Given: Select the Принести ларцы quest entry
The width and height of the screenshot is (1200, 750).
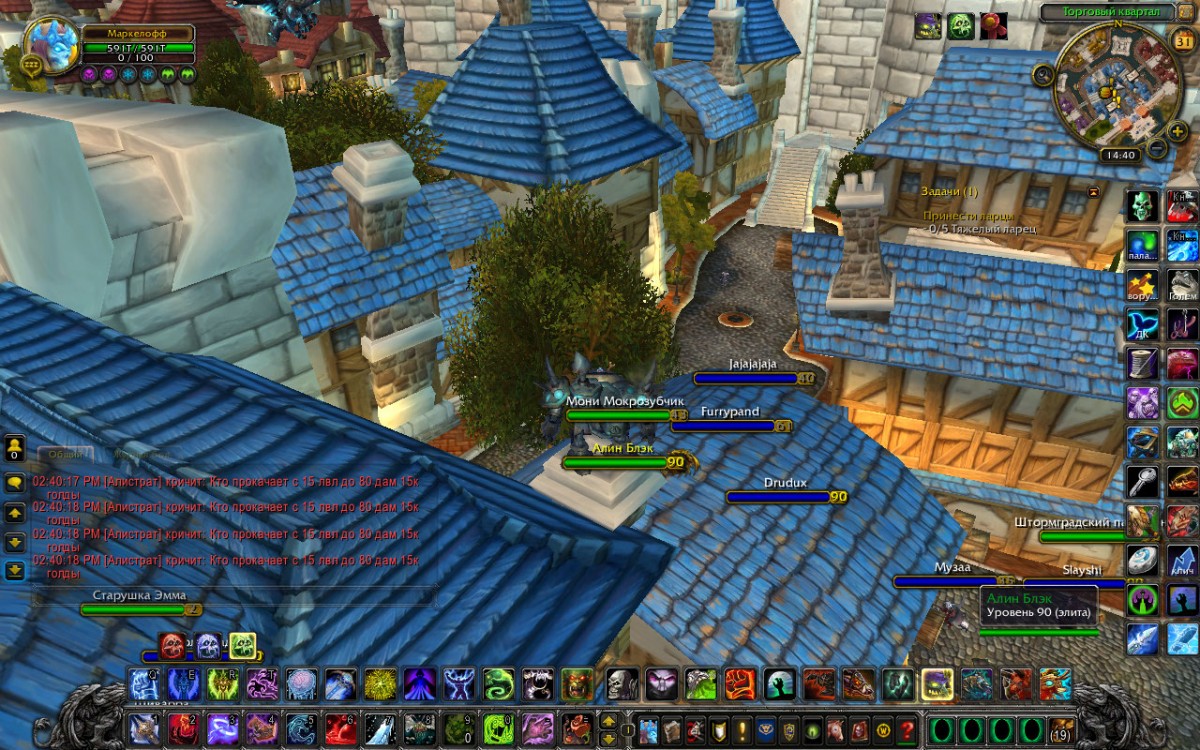Looking at the screenshot, I should pos(969,215).
